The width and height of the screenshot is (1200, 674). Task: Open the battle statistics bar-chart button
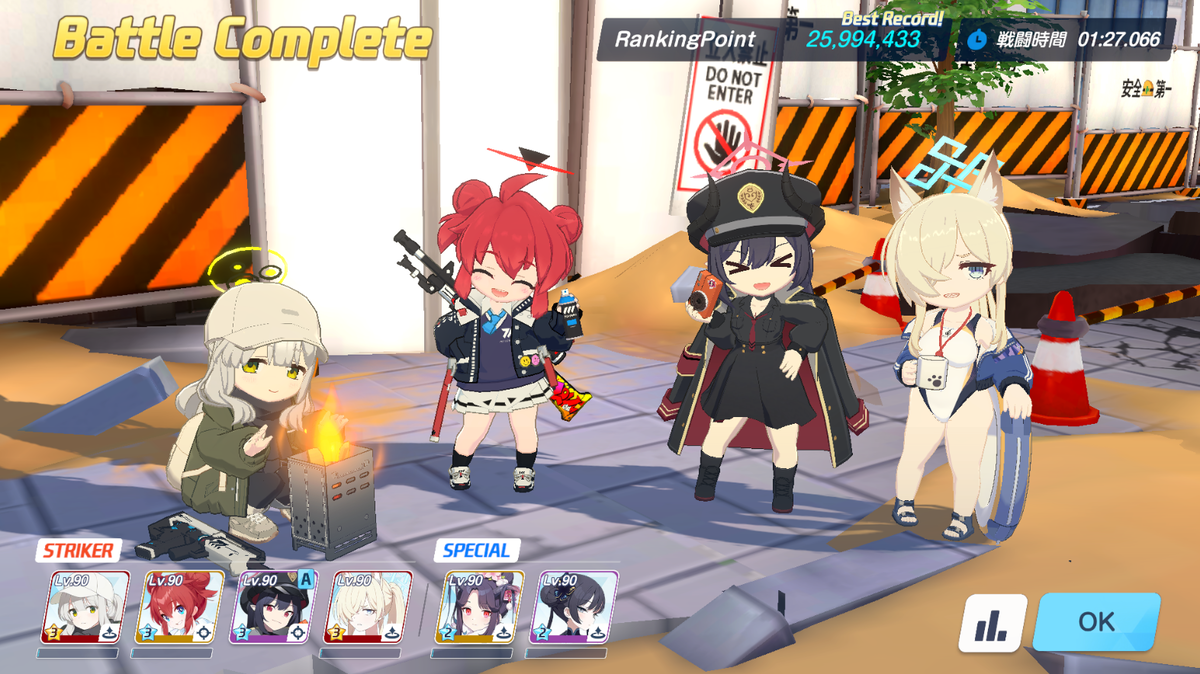[992, 623]
